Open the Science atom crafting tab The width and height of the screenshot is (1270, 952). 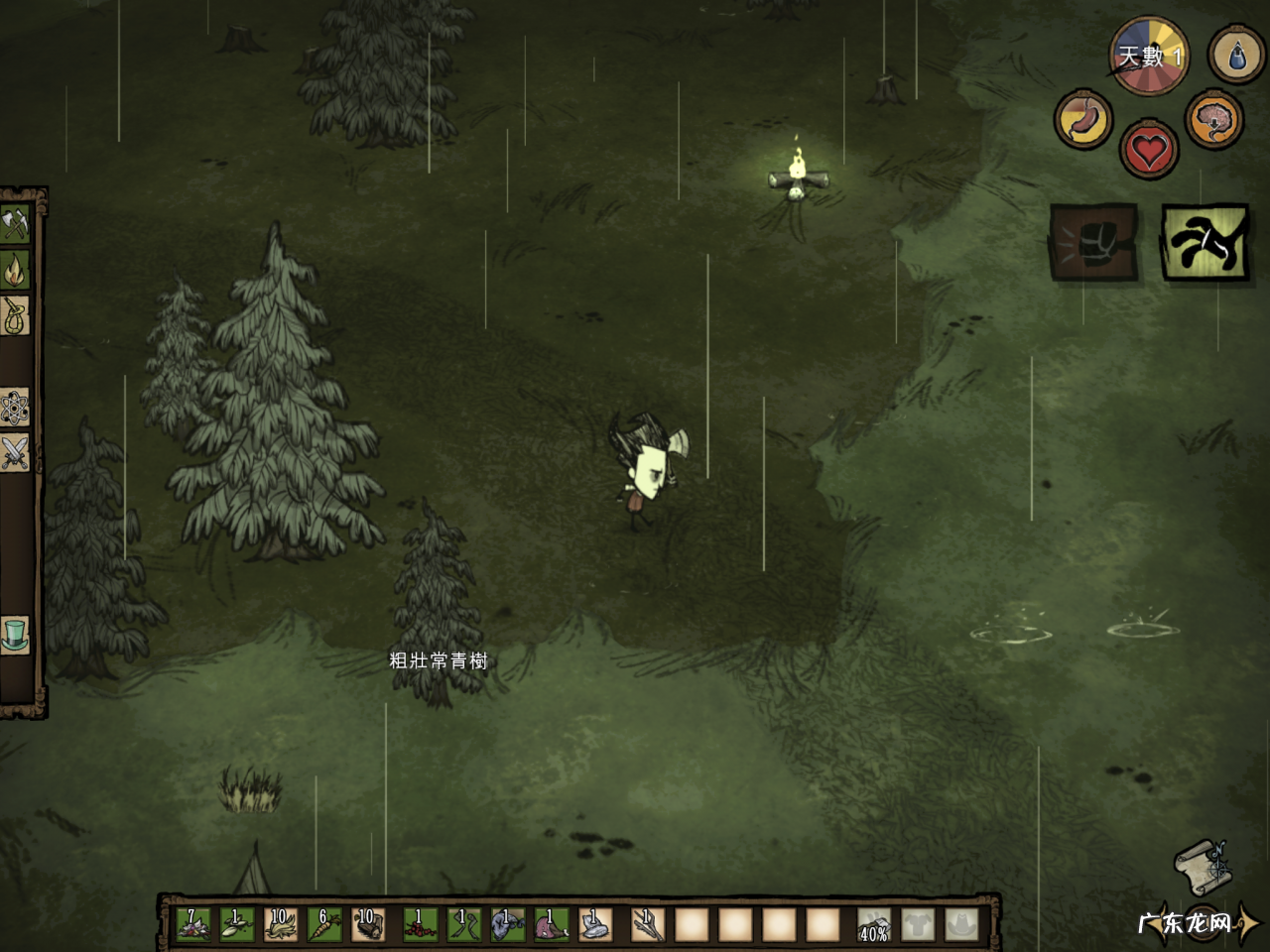15,407
